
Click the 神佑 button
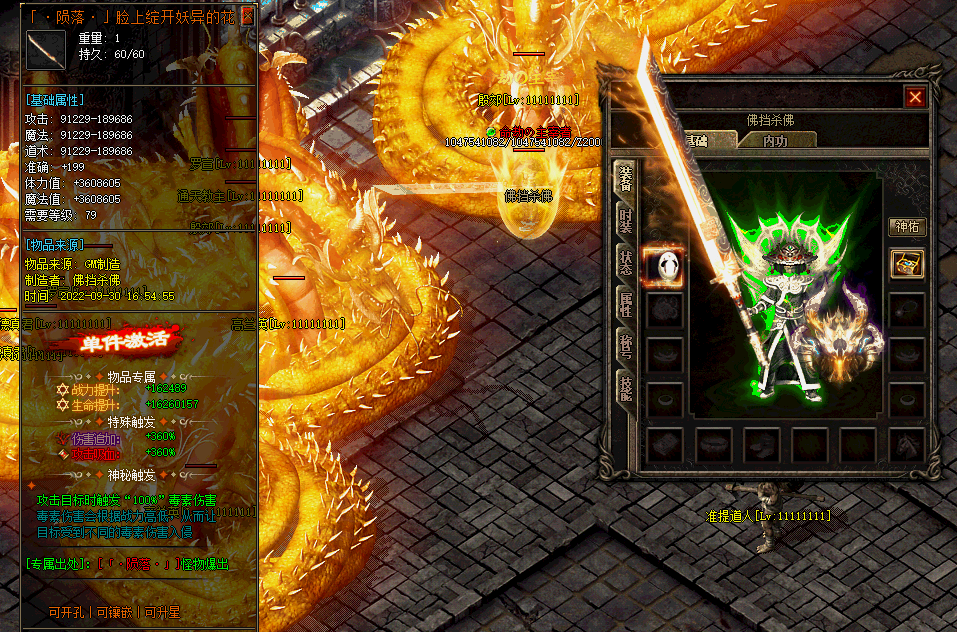pos(907,228)
